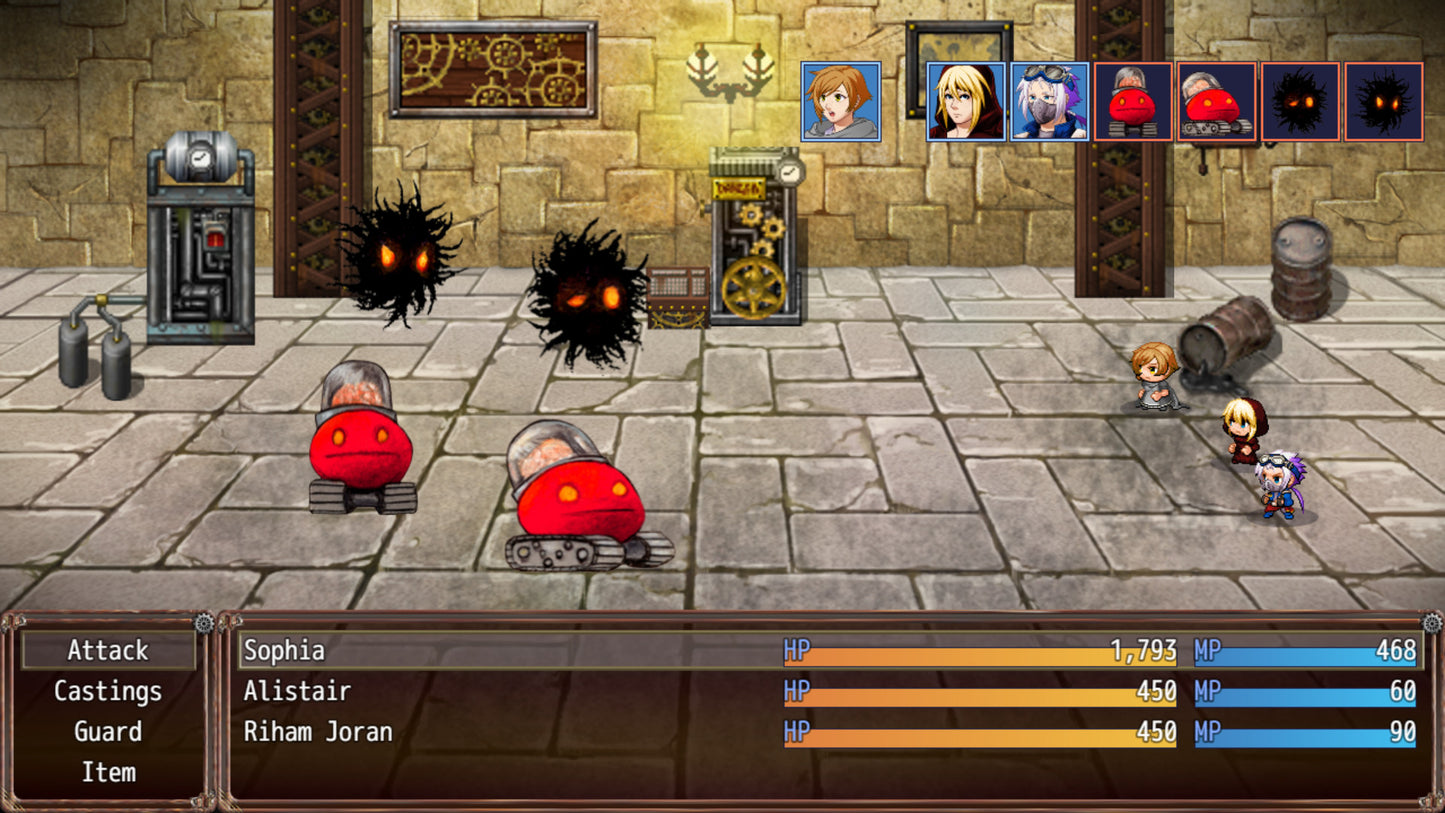Viewport: 1445px width, 813px height.
Task: Select the Attack command
Action: tap(108, 650)
